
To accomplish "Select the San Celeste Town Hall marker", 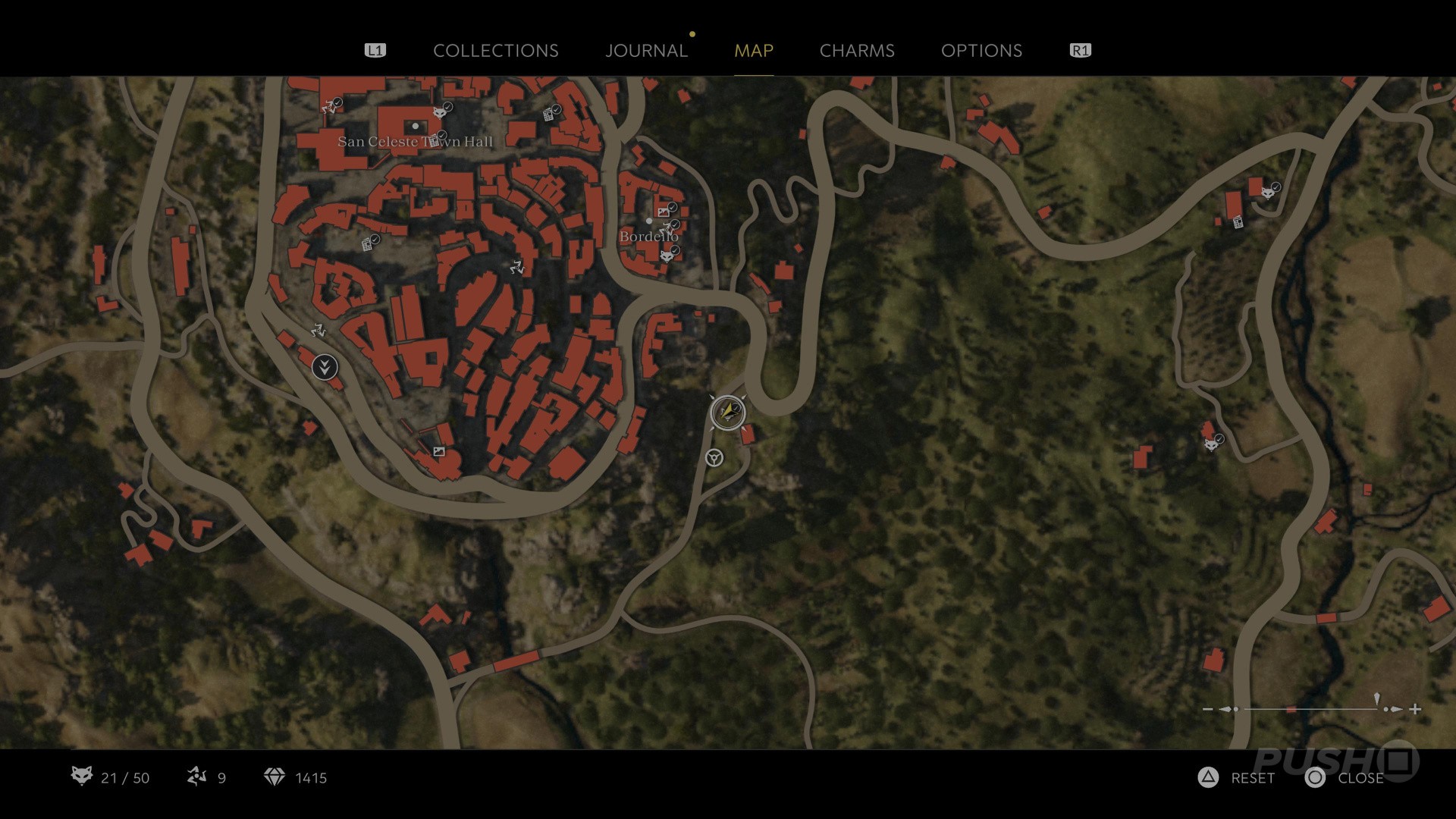I will click(415, 126).
